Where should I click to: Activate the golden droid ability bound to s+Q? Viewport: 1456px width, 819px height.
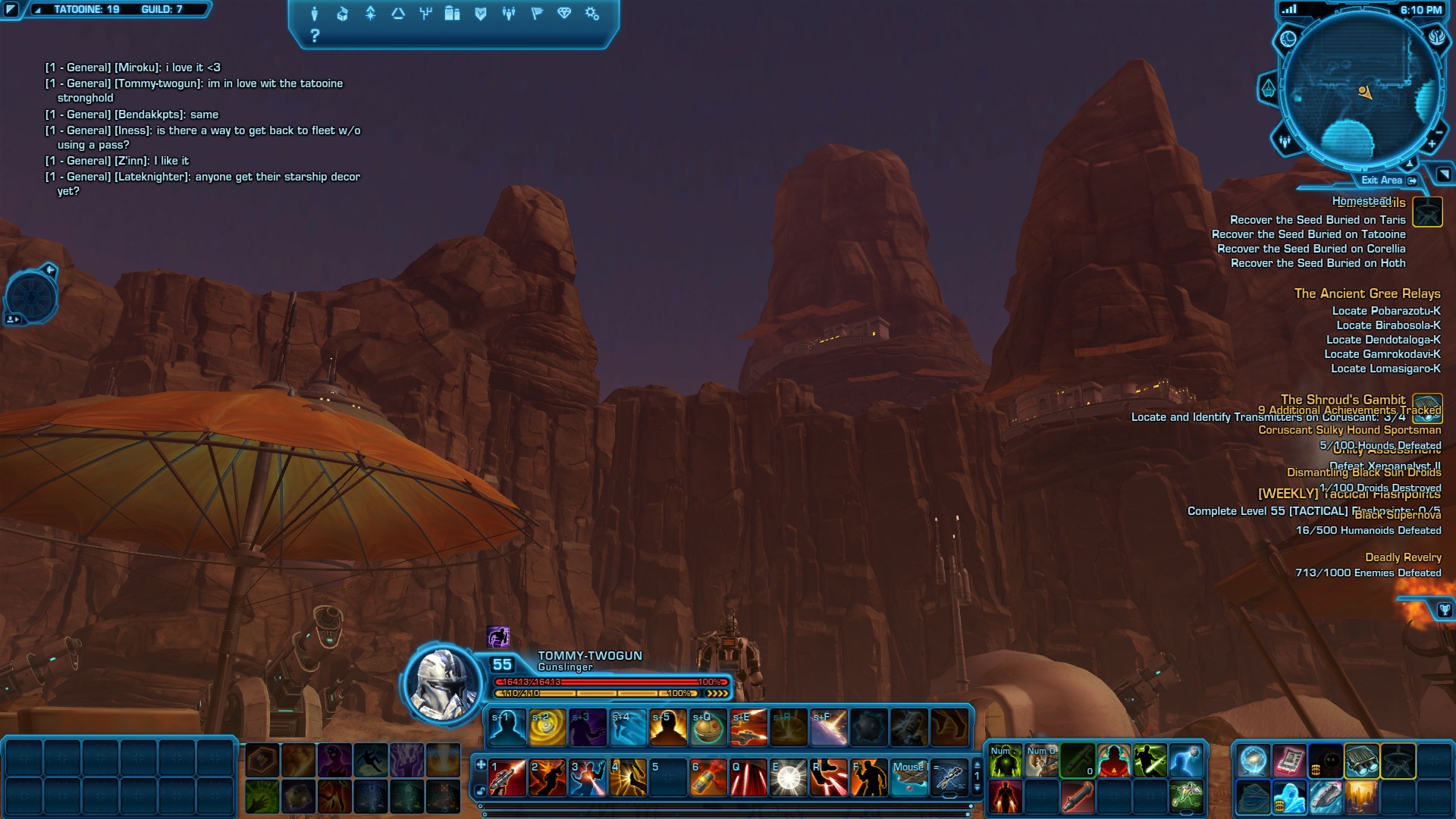tap(708, 728)
